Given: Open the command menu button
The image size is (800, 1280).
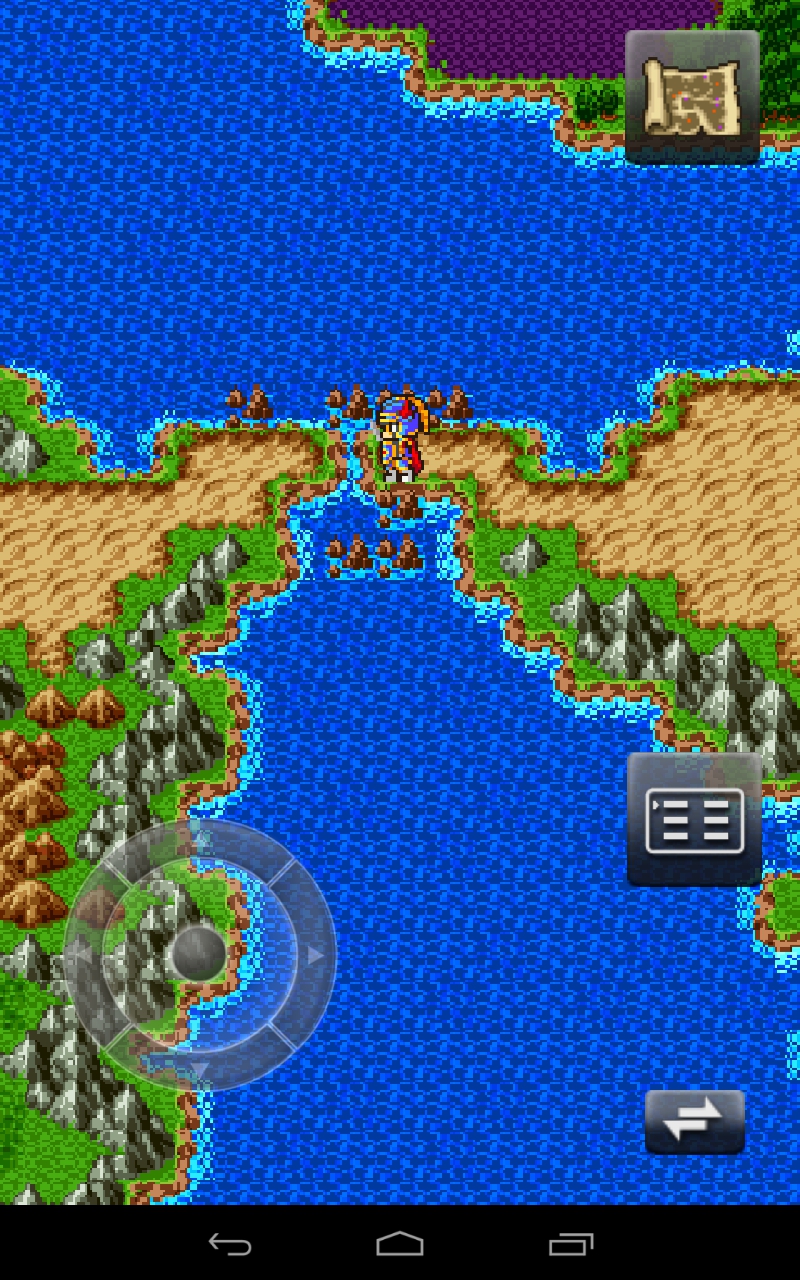Looking at the screenshot, I should (694, 820).
